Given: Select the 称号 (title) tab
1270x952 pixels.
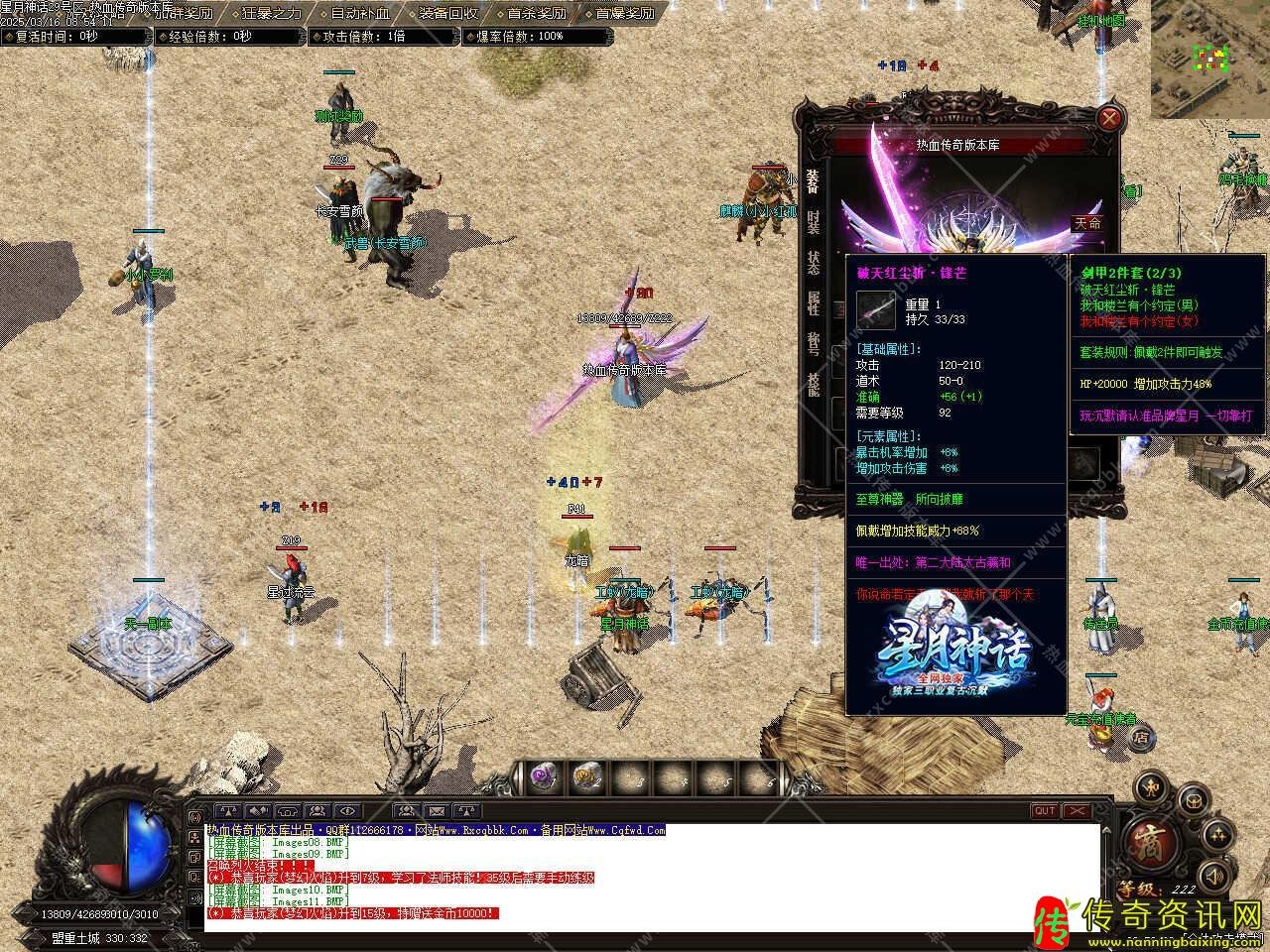Looking at the screenshot, I should pyautogui.click(x=814, y=343).
